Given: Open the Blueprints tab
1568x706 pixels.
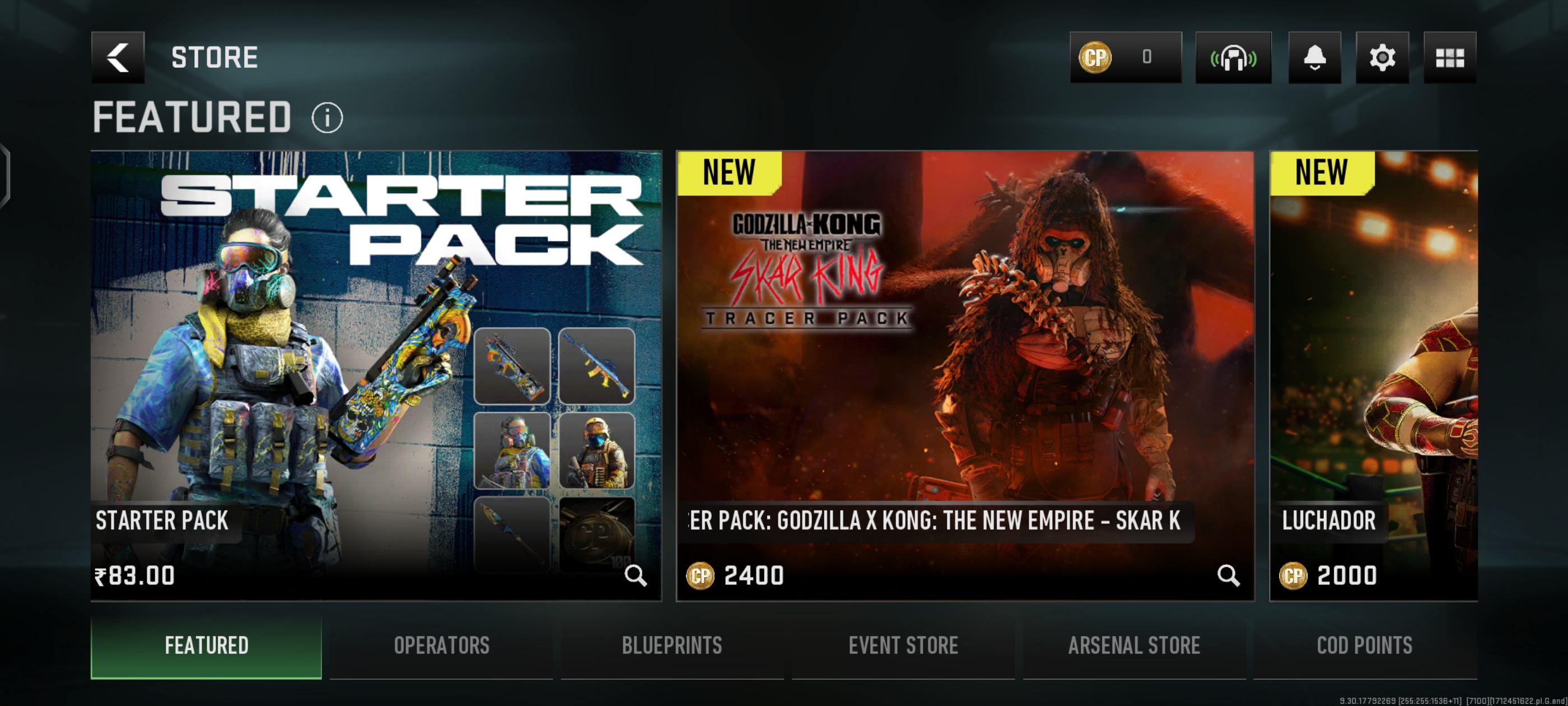Looking at the screenshot, I should [x=672, y=645].
